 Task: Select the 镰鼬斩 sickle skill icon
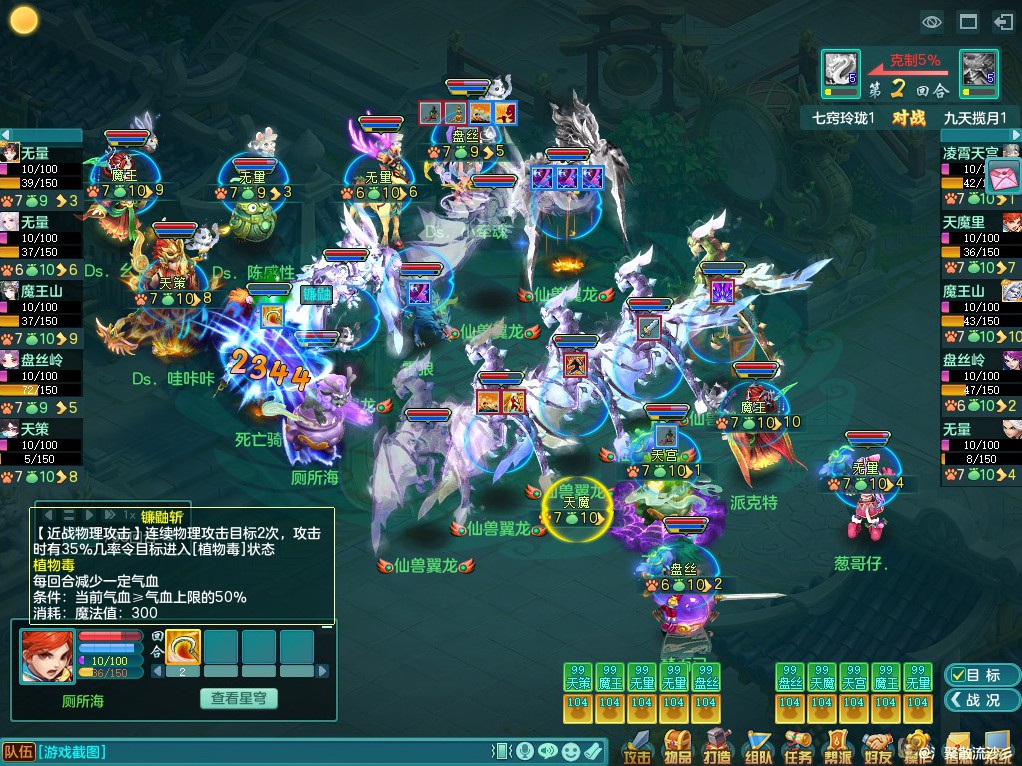pos(183,646)
